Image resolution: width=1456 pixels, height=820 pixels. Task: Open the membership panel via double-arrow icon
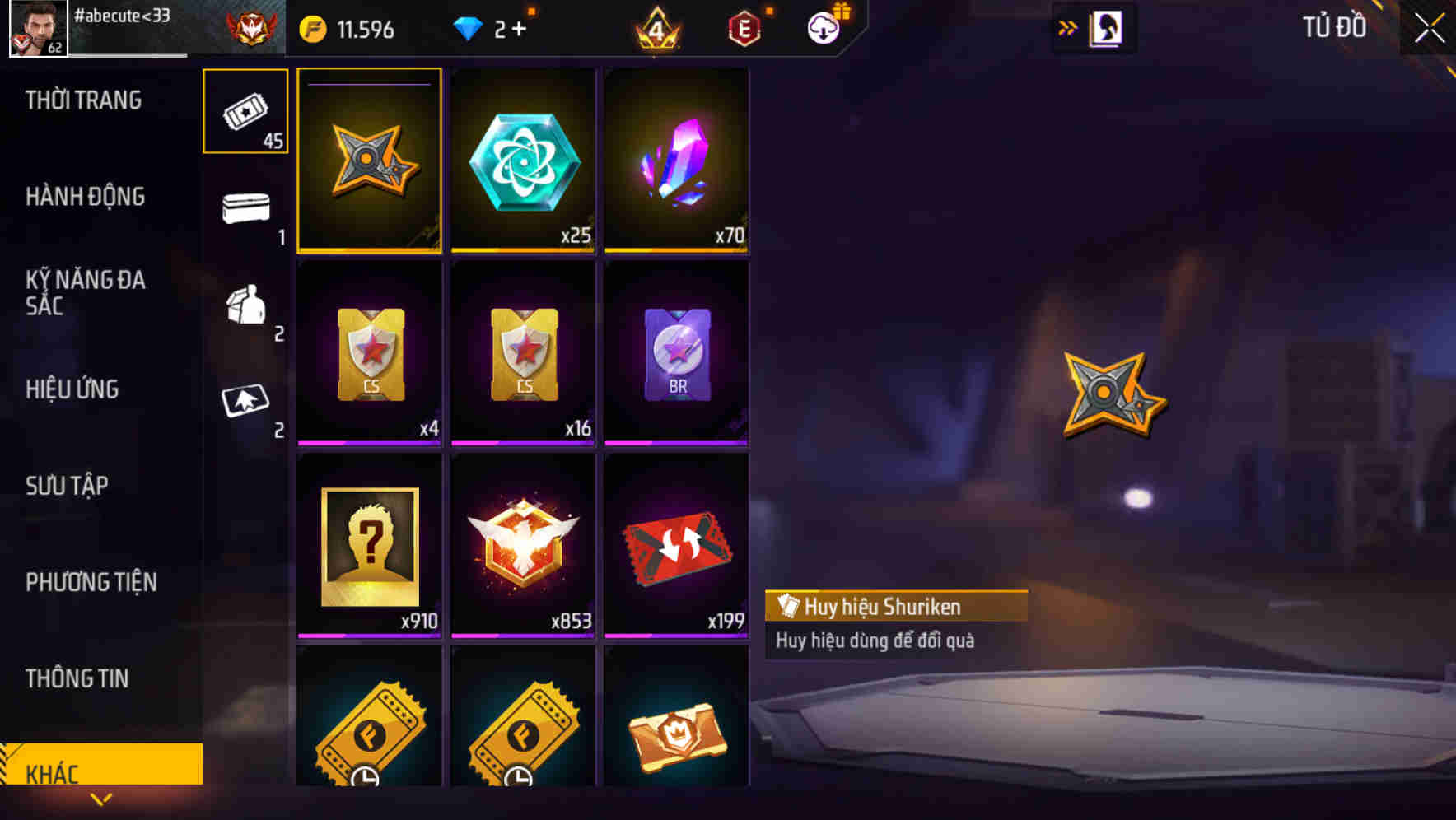pyautogui.click(x=1068, y=26)
